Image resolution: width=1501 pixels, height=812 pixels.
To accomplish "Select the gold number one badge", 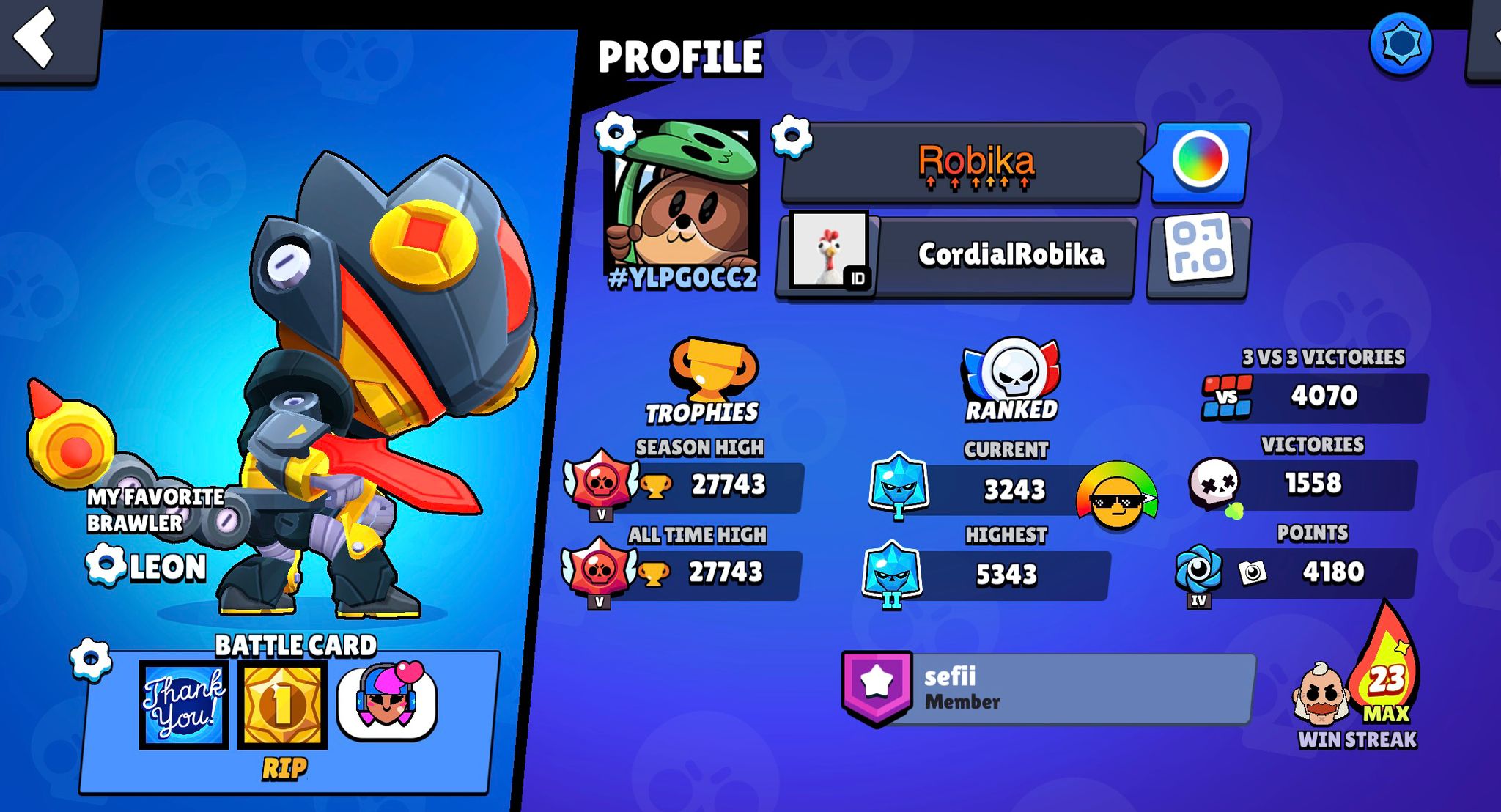I will [x=283, y=705].
